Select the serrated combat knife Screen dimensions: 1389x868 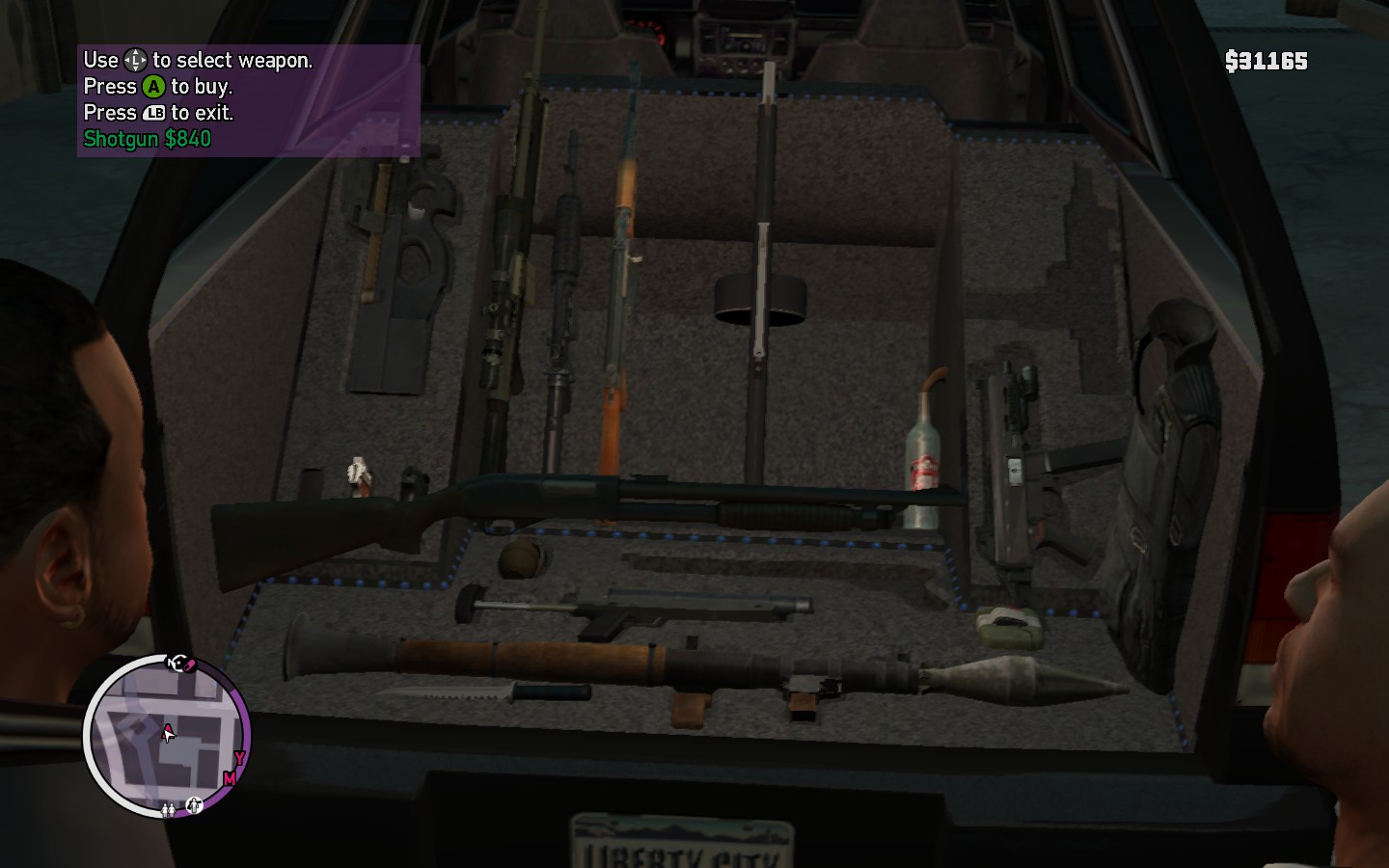pyautogui.click(x=482, y=692)
